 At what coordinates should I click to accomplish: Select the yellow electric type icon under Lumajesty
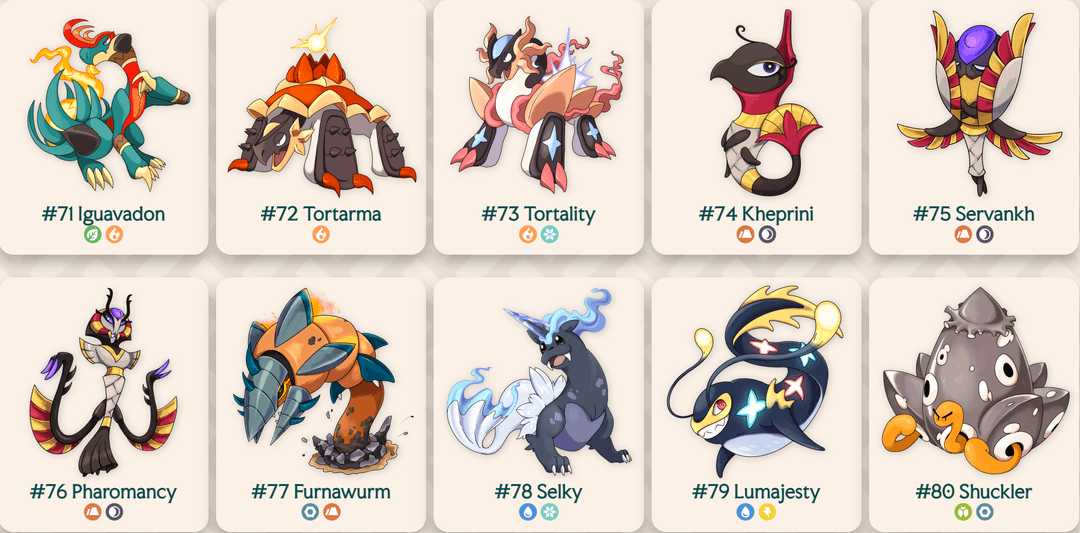click(767, 512)
